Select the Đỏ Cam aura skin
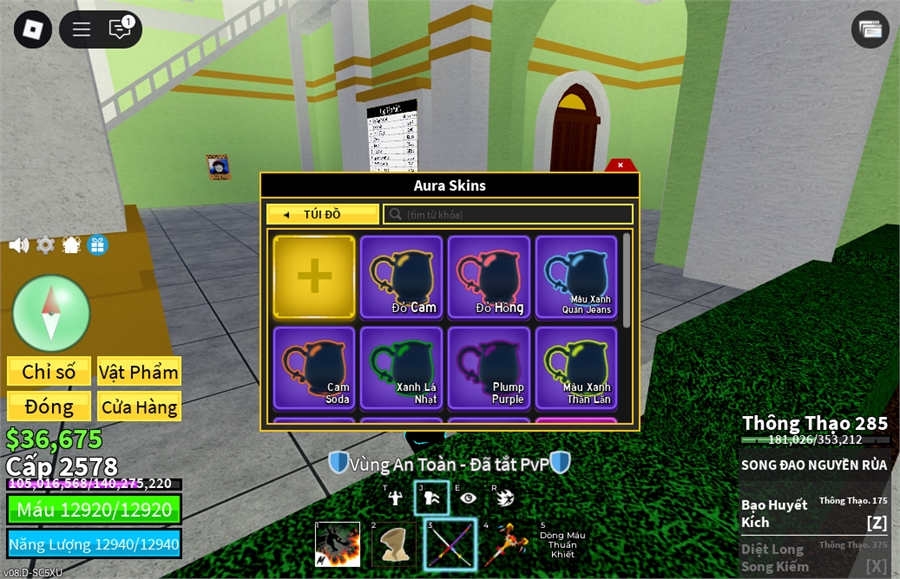Screen dimensions: 900x579 401,277
